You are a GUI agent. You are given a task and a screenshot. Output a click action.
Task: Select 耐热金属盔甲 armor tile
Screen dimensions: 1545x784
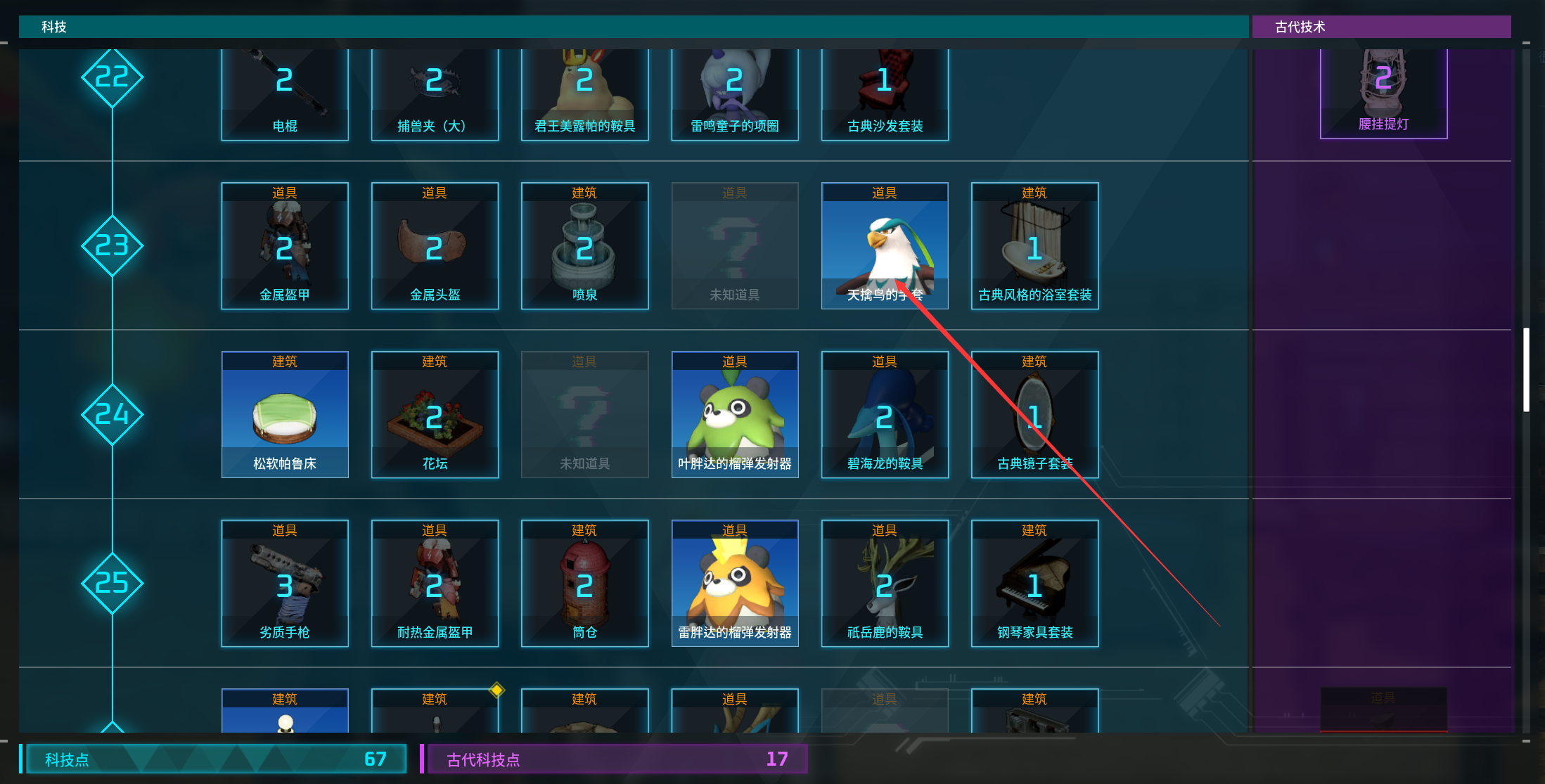(x=435, y=584)
